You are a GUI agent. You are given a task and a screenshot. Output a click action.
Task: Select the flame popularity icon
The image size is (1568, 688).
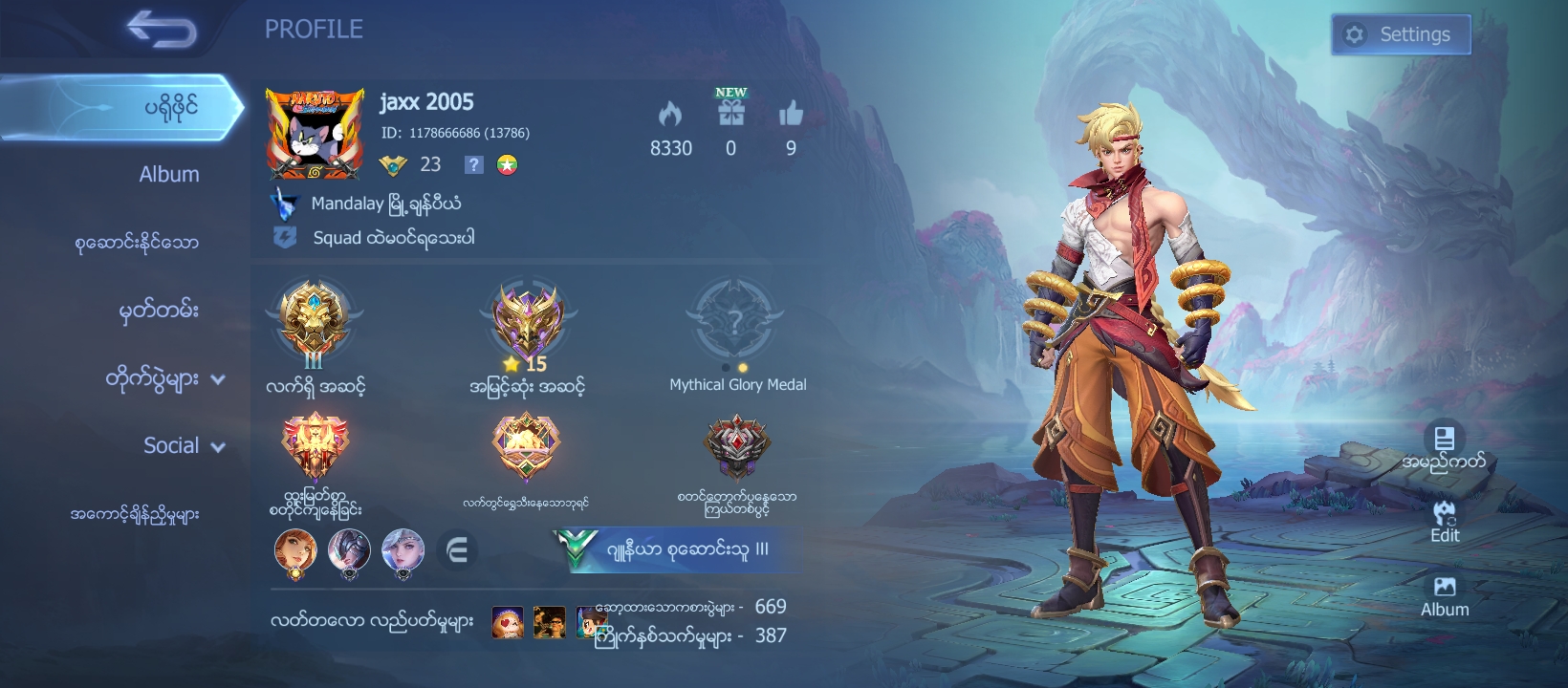tap(670, 115)
